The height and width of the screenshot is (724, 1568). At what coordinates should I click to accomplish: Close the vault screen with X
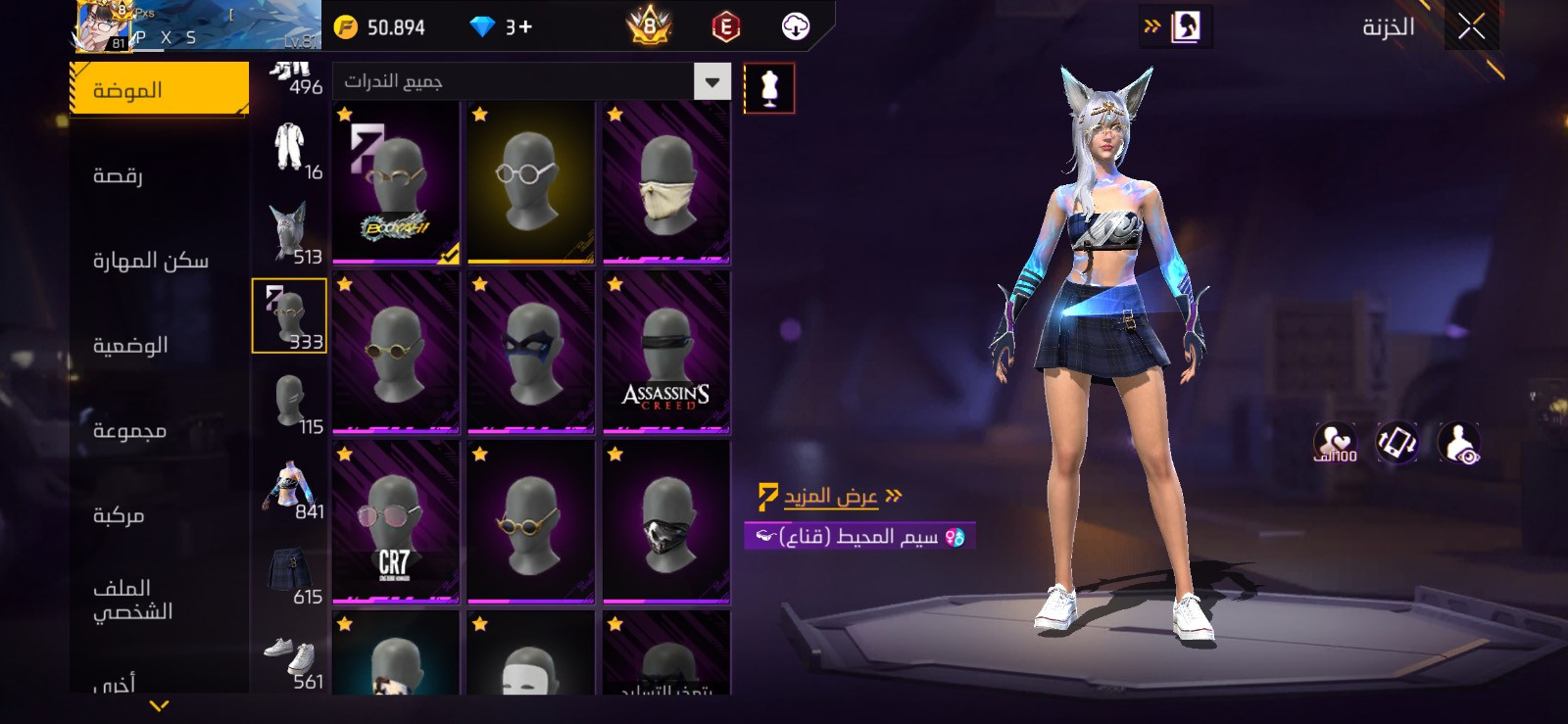1471,27
